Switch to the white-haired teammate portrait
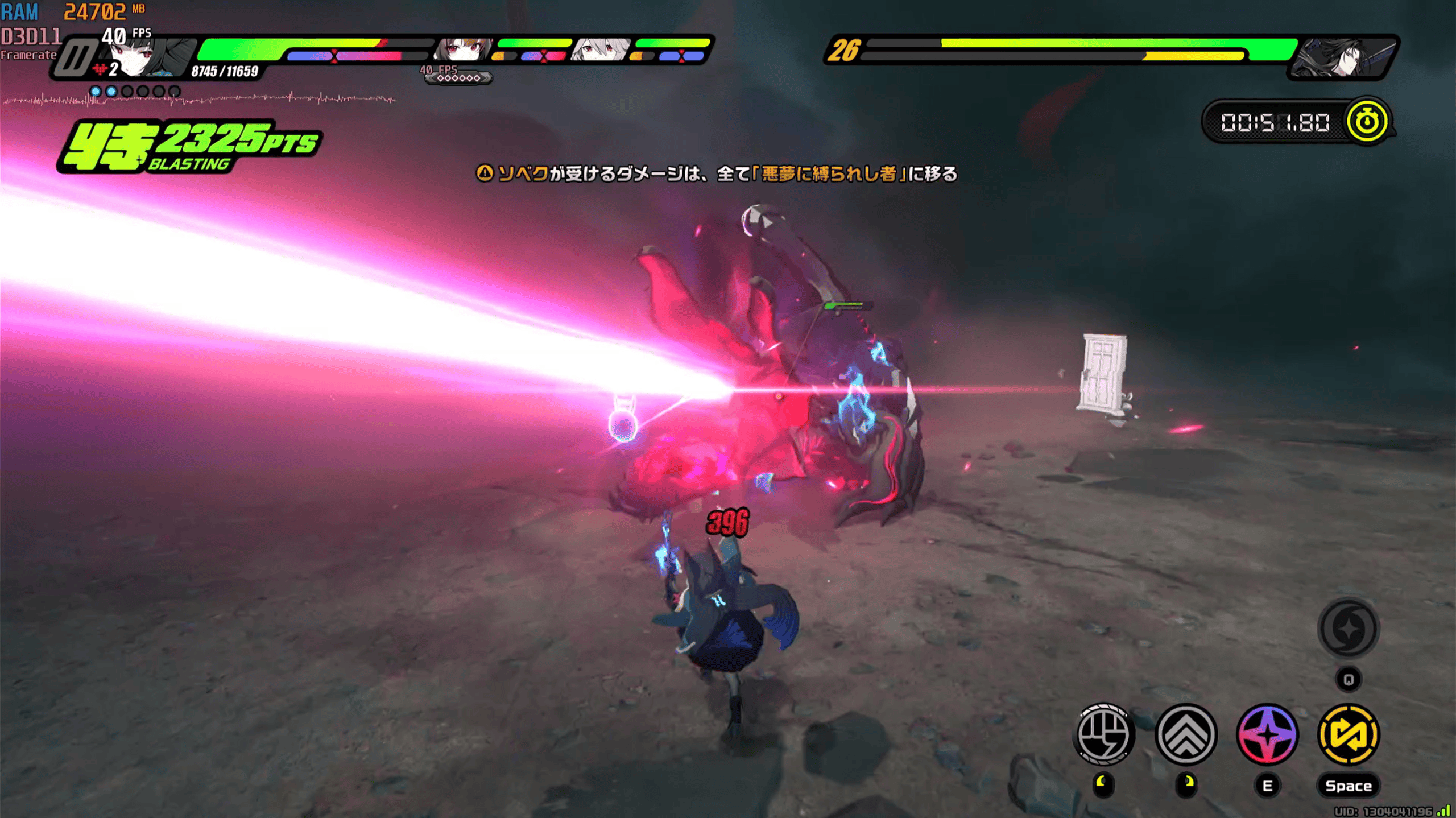This screenshot has height=818, width=1456. click(600, 50)
